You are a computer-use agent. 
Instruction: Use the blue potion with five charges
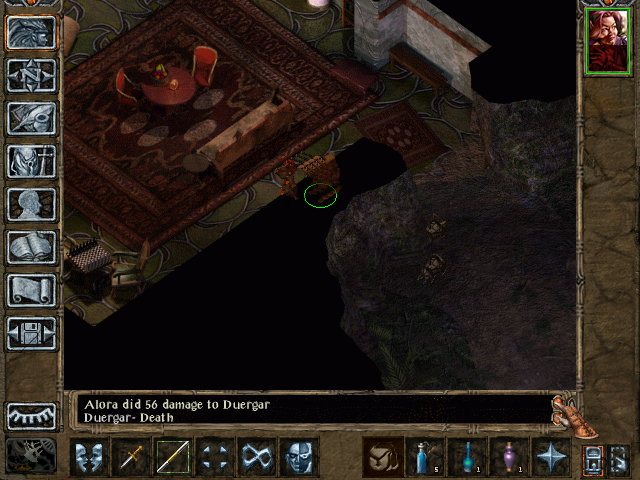click(x=425, y=457)
